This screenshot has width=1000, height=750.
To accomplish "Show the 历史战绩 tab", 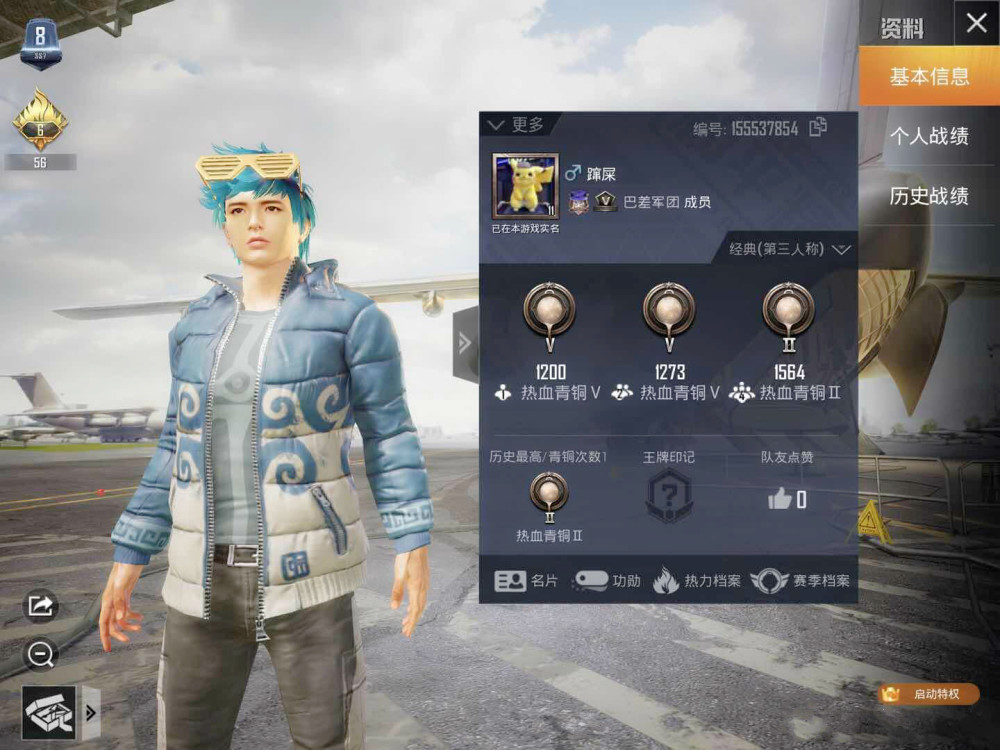I will (x=929, y=196).
